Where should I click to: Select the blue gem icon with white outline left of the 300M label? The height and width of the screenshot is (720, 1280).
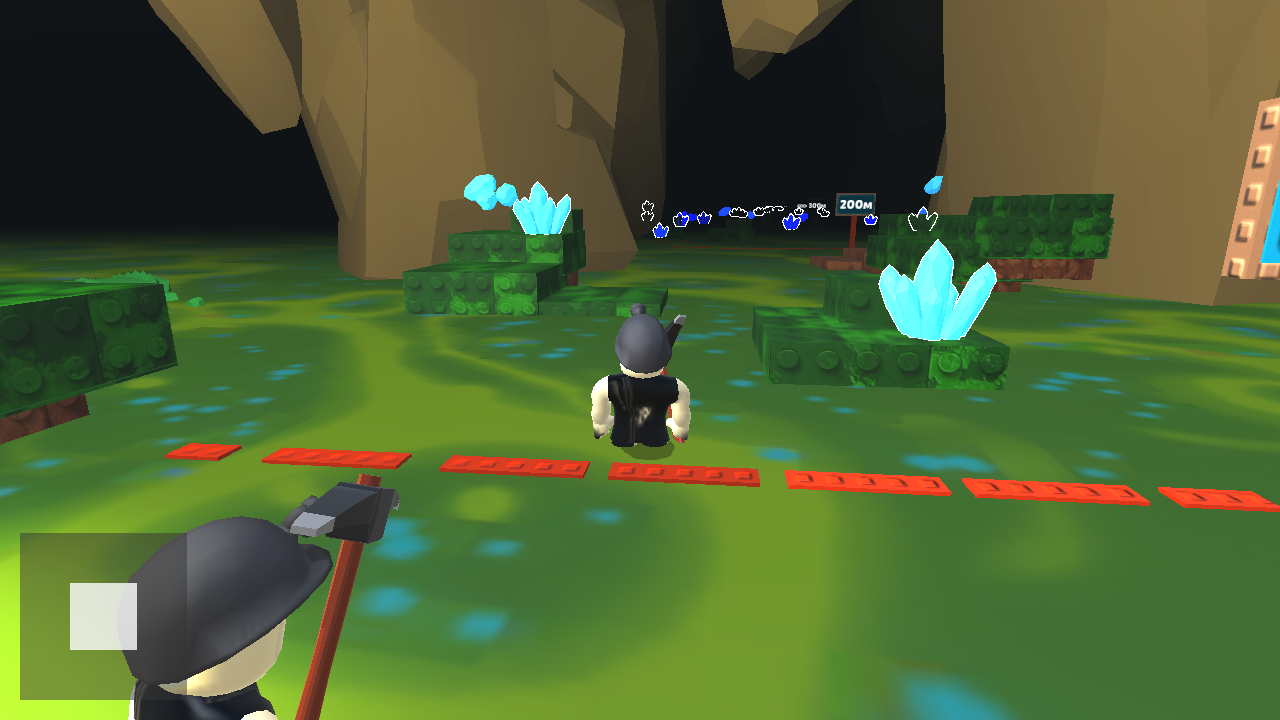(x=791, y=221)
